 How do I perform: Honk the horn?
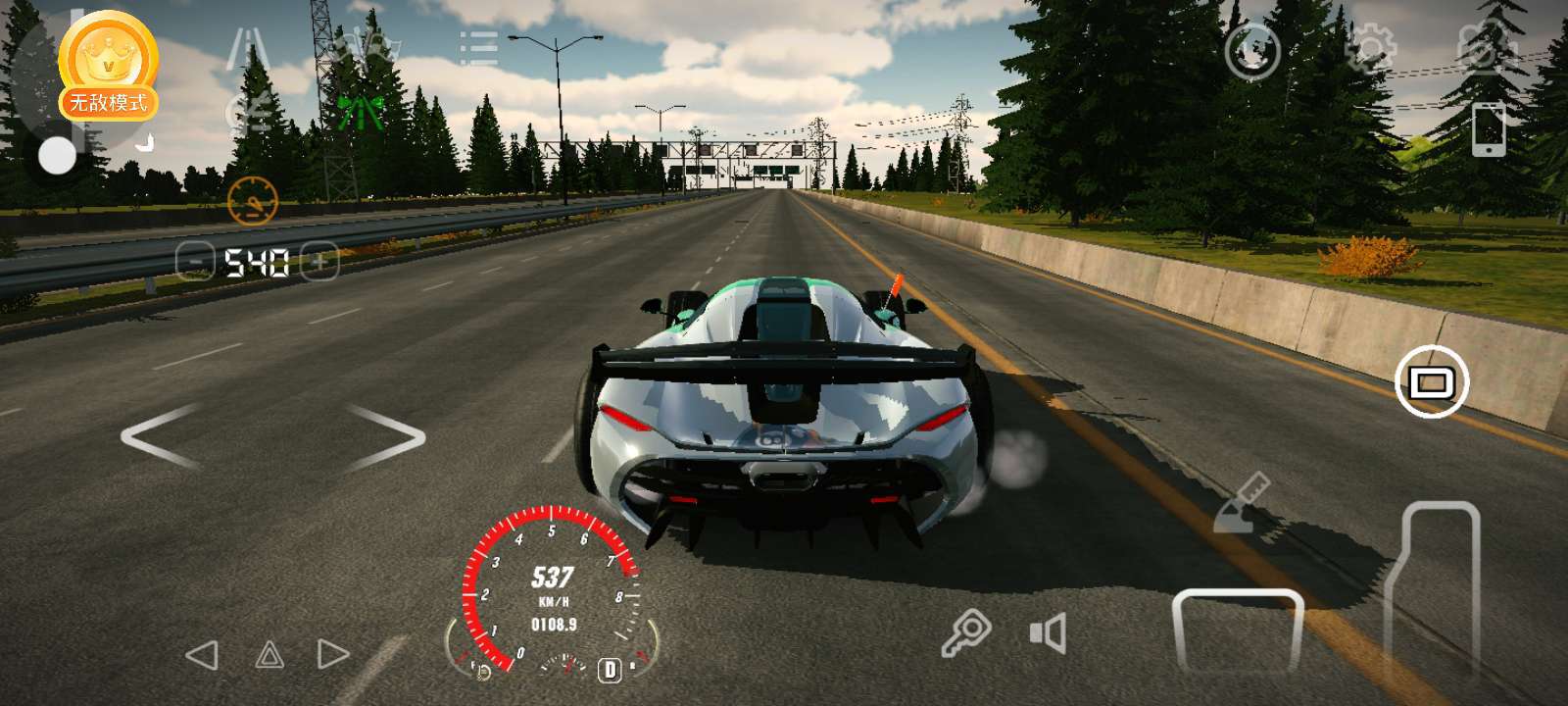pos(1048,633)
